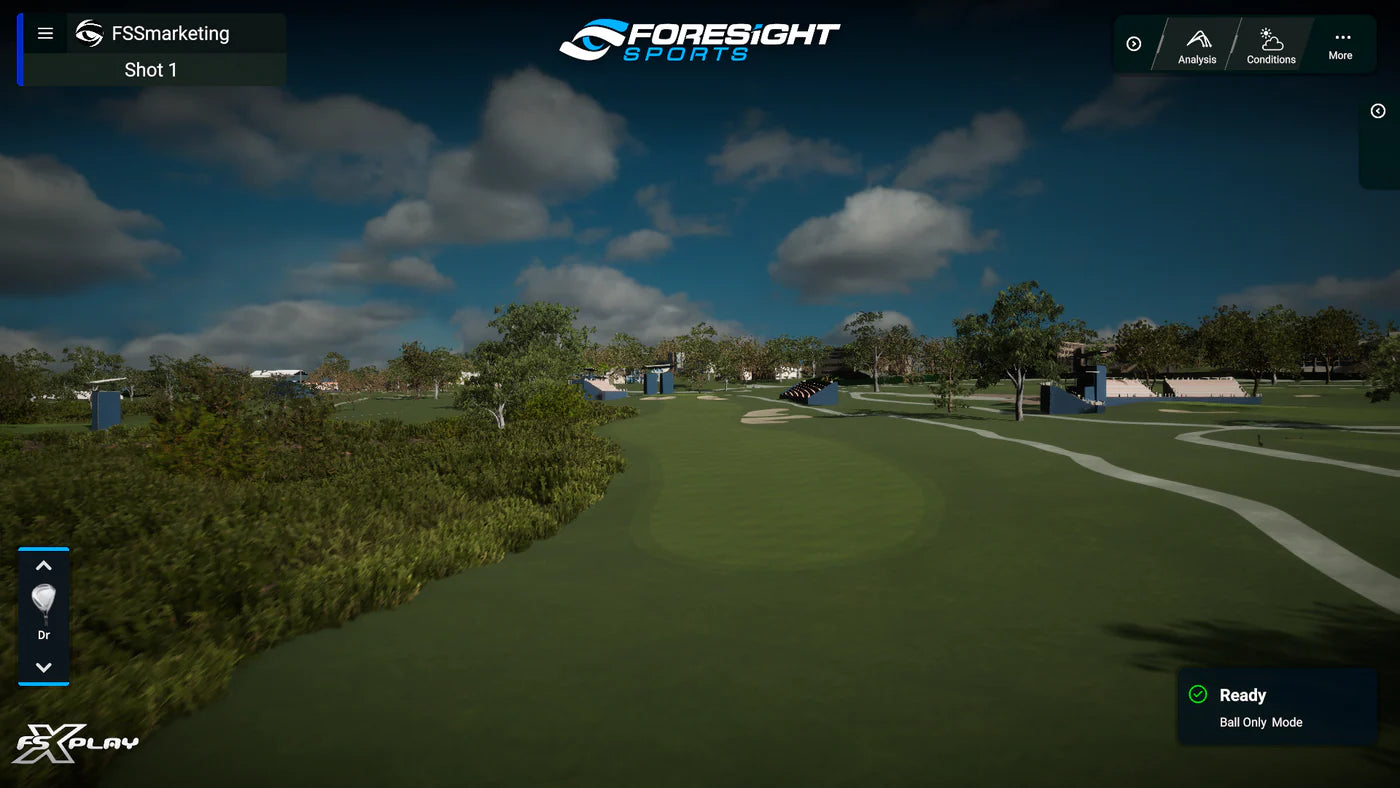The image size is (1400, 788).
Task: Click the circled play arrow icon in toolbar
Action: tap(1133, 43)
